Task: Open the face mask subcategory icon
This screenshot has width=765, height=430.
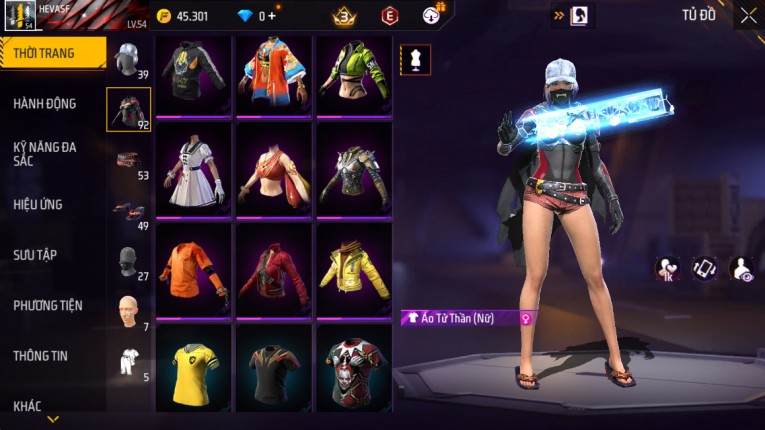Action: pyautogui.click(x=128, y=262)
